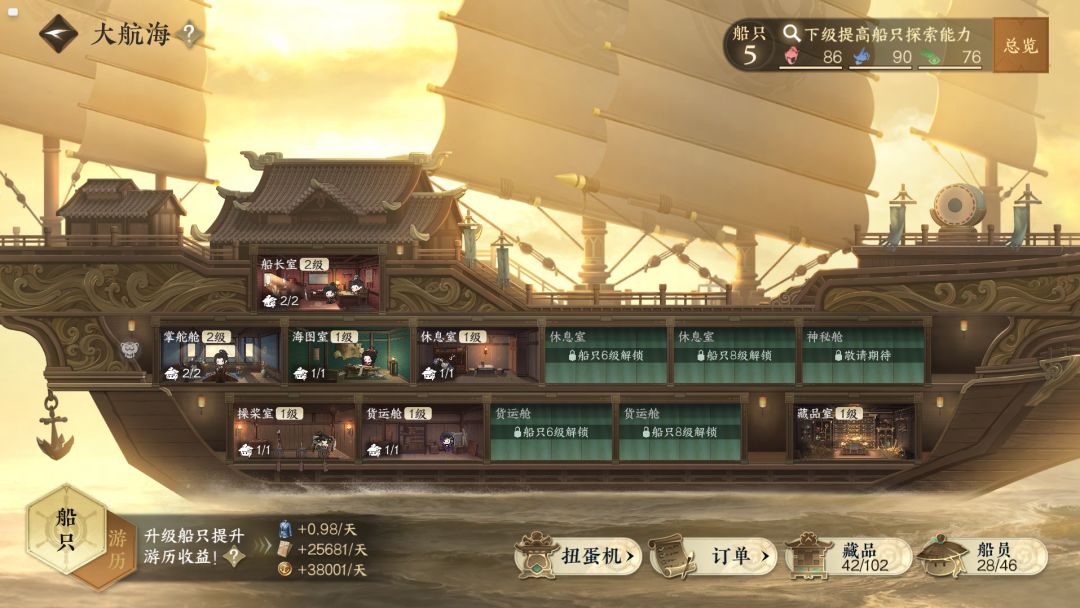Screen dimensions: 1080x608
Task: Select the unlocked 货运舱 level 1 cargo hold
Action: pyautogui.click(x=422, y=432)
